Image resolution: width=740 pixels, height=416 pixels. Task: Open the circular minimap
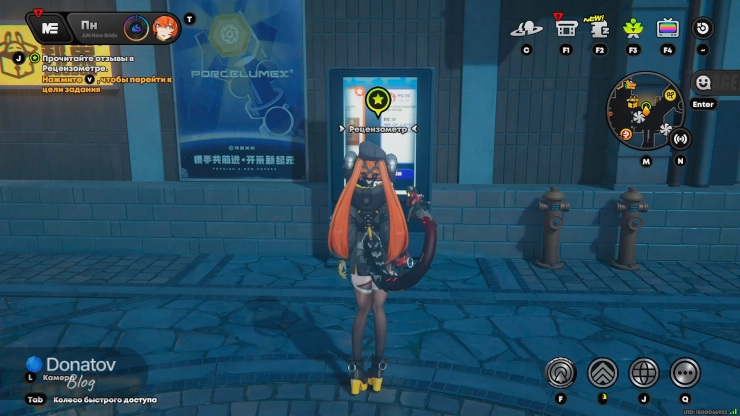tap(646, 110)
